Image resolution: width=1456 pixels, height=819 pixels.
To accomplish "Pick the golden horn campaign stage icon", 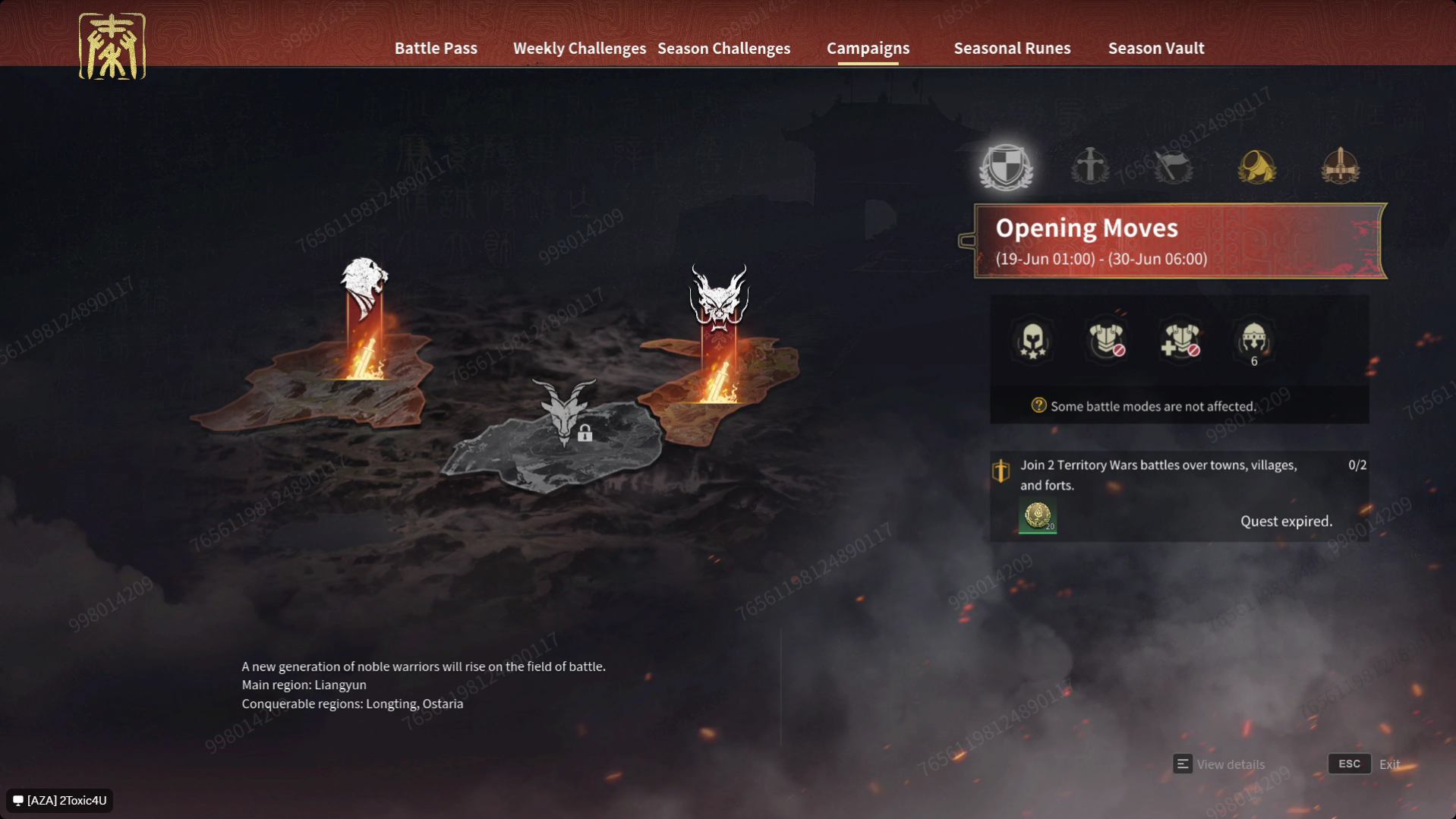I will 1256,166.
